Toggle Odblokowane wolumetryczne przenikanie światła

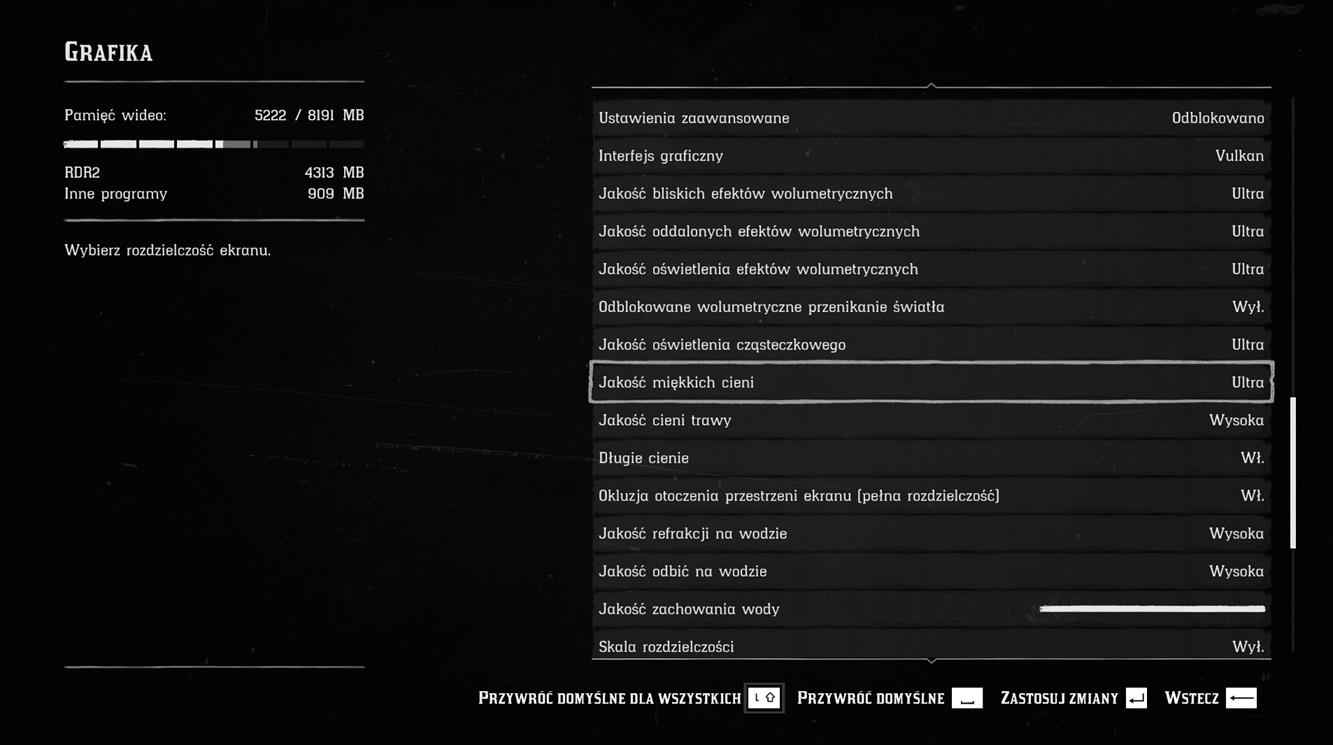[x=931, y=307]
